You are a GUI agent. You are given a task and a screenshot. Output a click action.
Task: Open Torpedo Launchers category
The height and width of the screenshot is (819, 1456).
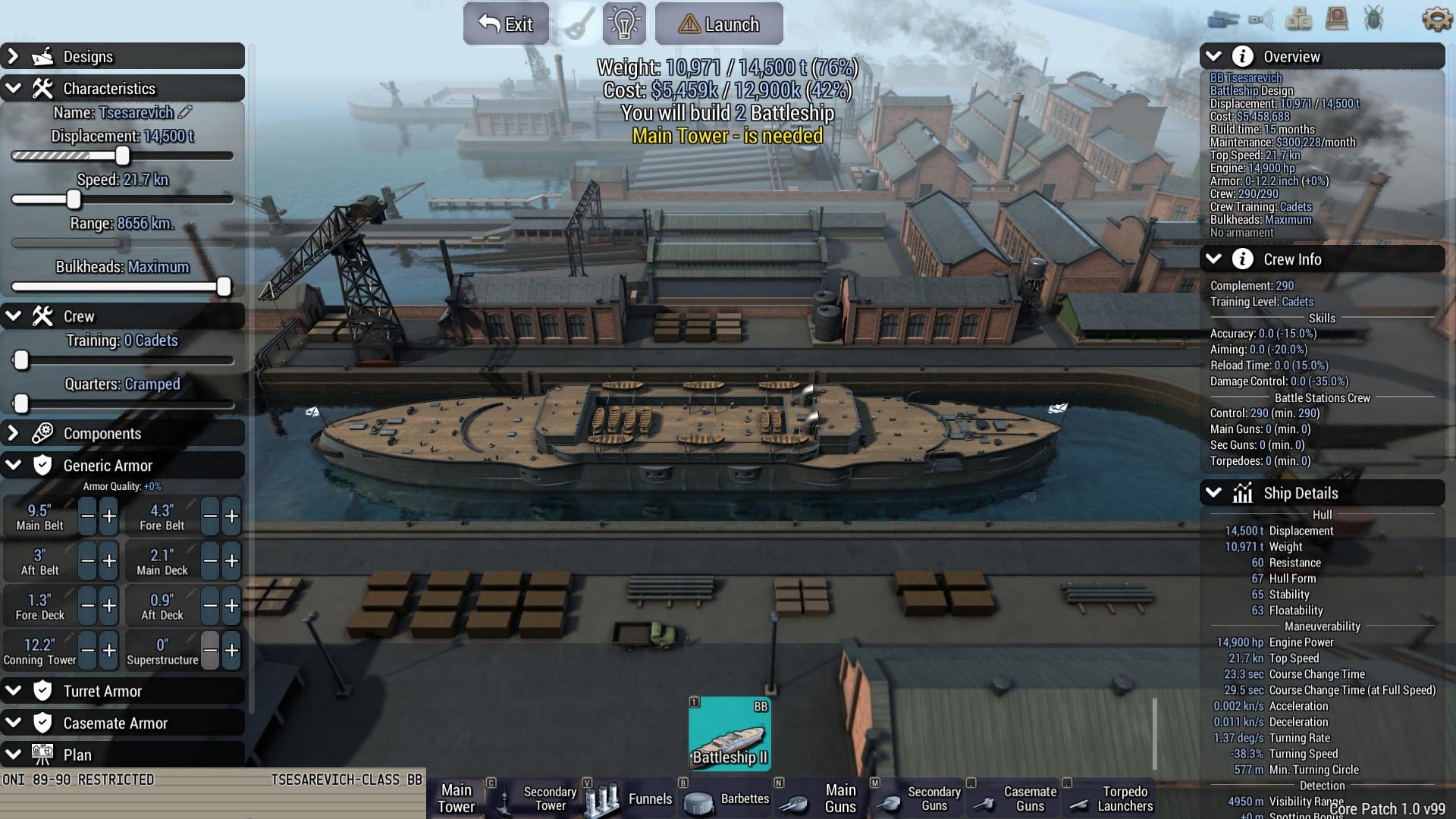point(1109,799)
